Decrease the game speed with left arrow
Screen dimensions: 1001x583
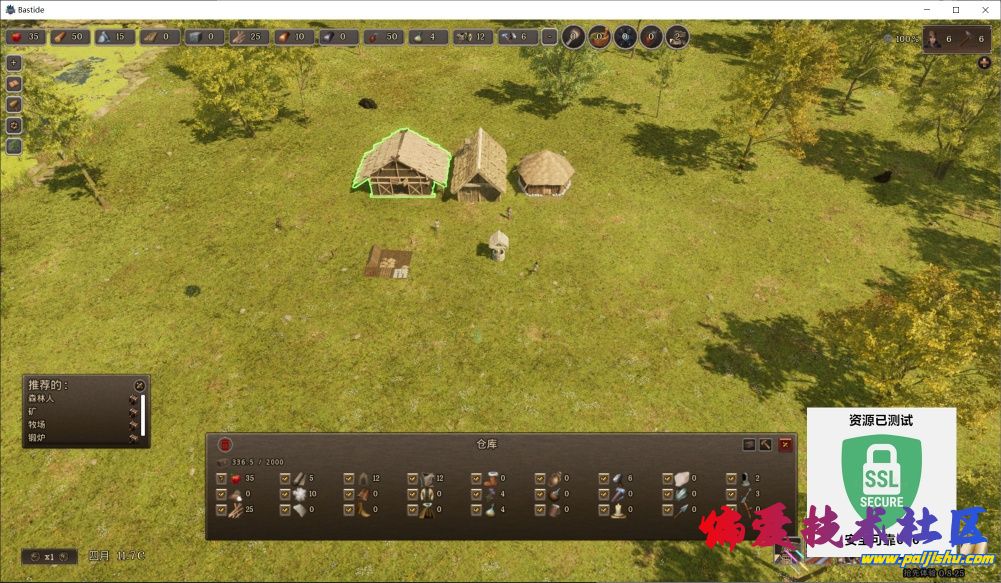35,556
